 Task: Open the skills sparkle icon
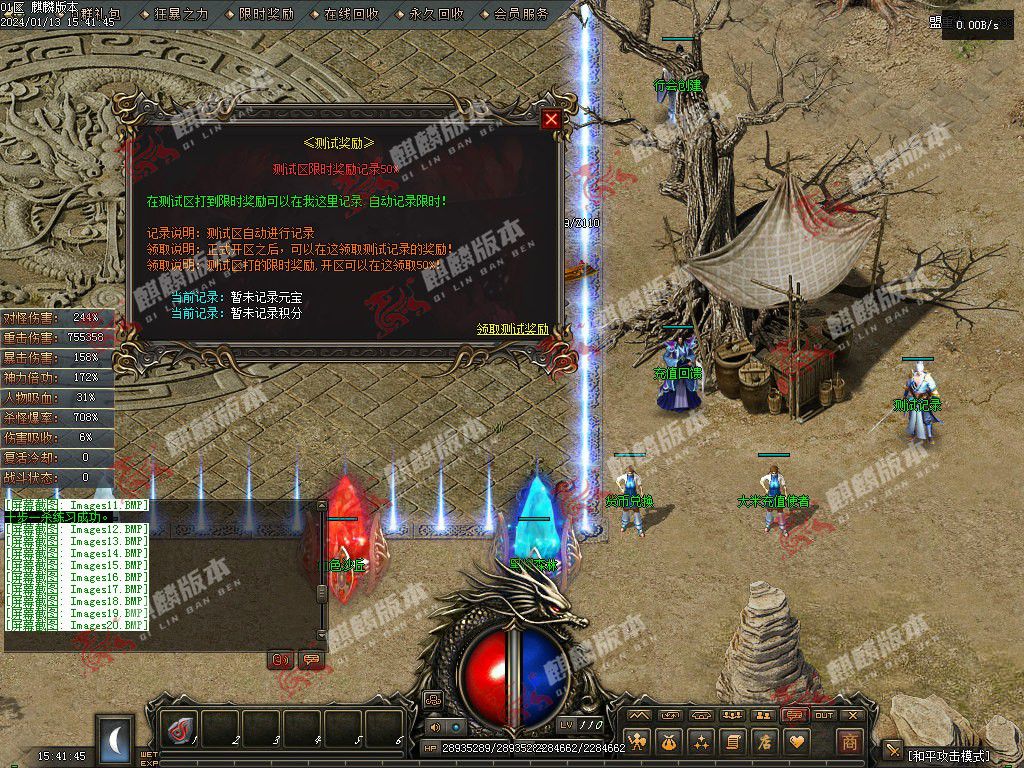pos(702,742)
